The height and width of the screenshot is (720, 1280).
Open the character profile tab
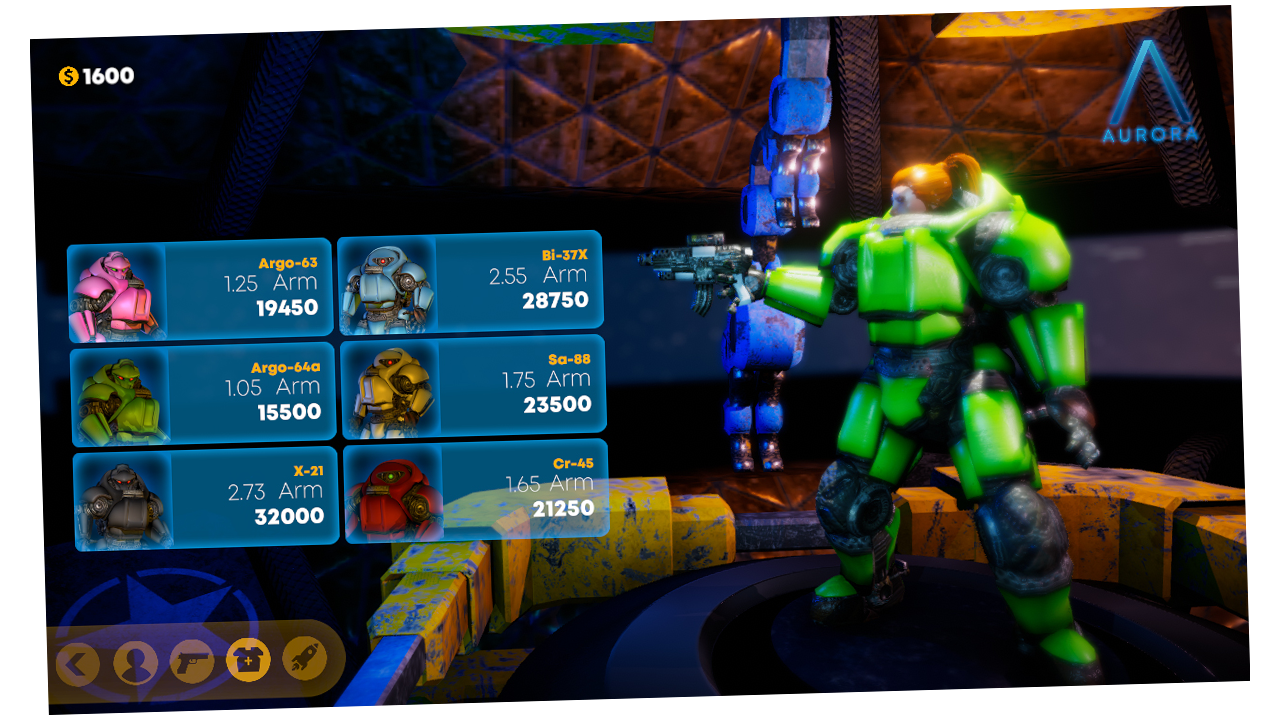[135, 662]
